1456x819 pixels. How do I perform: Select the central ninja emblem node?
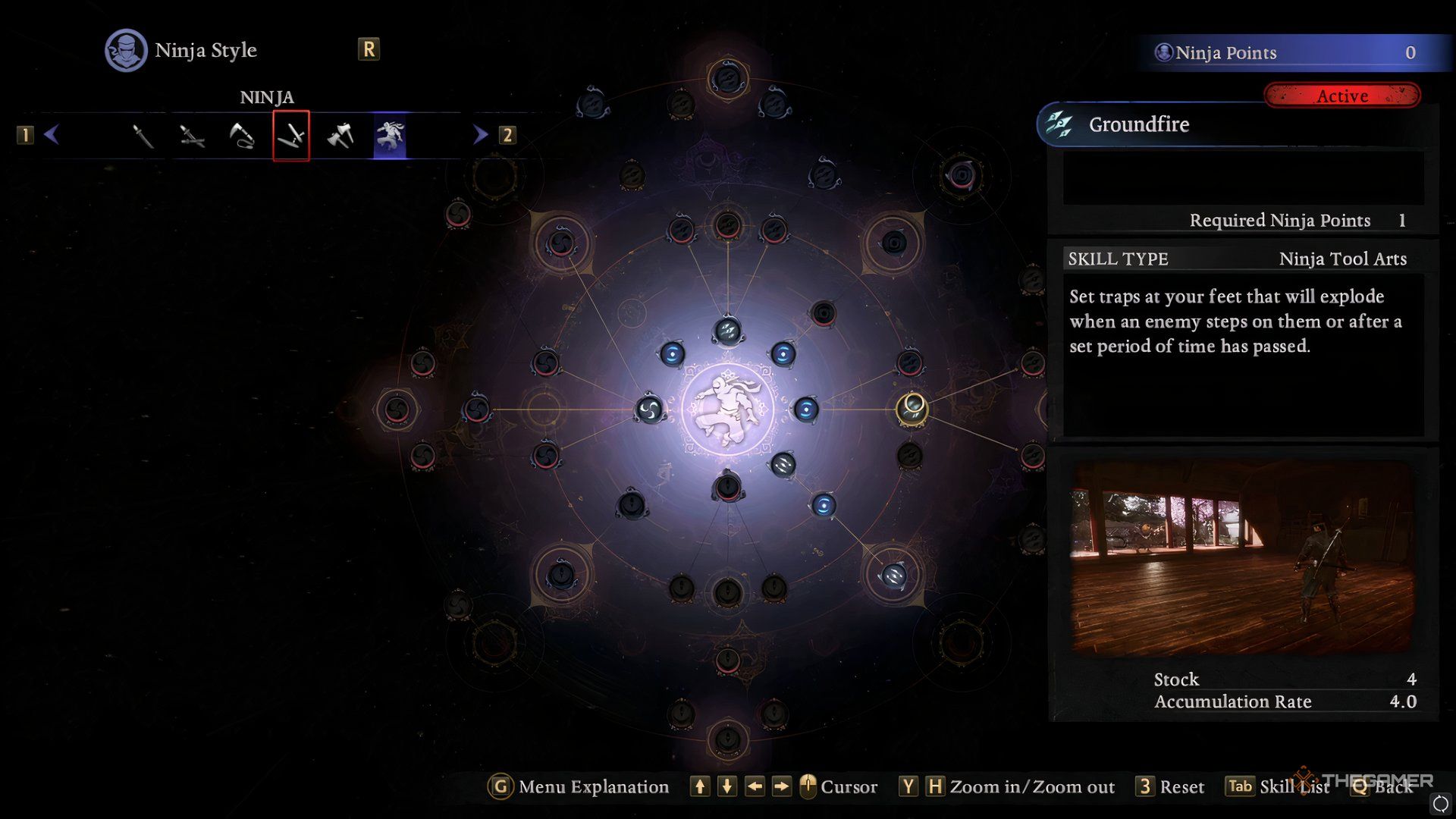(x=727, y=409)
